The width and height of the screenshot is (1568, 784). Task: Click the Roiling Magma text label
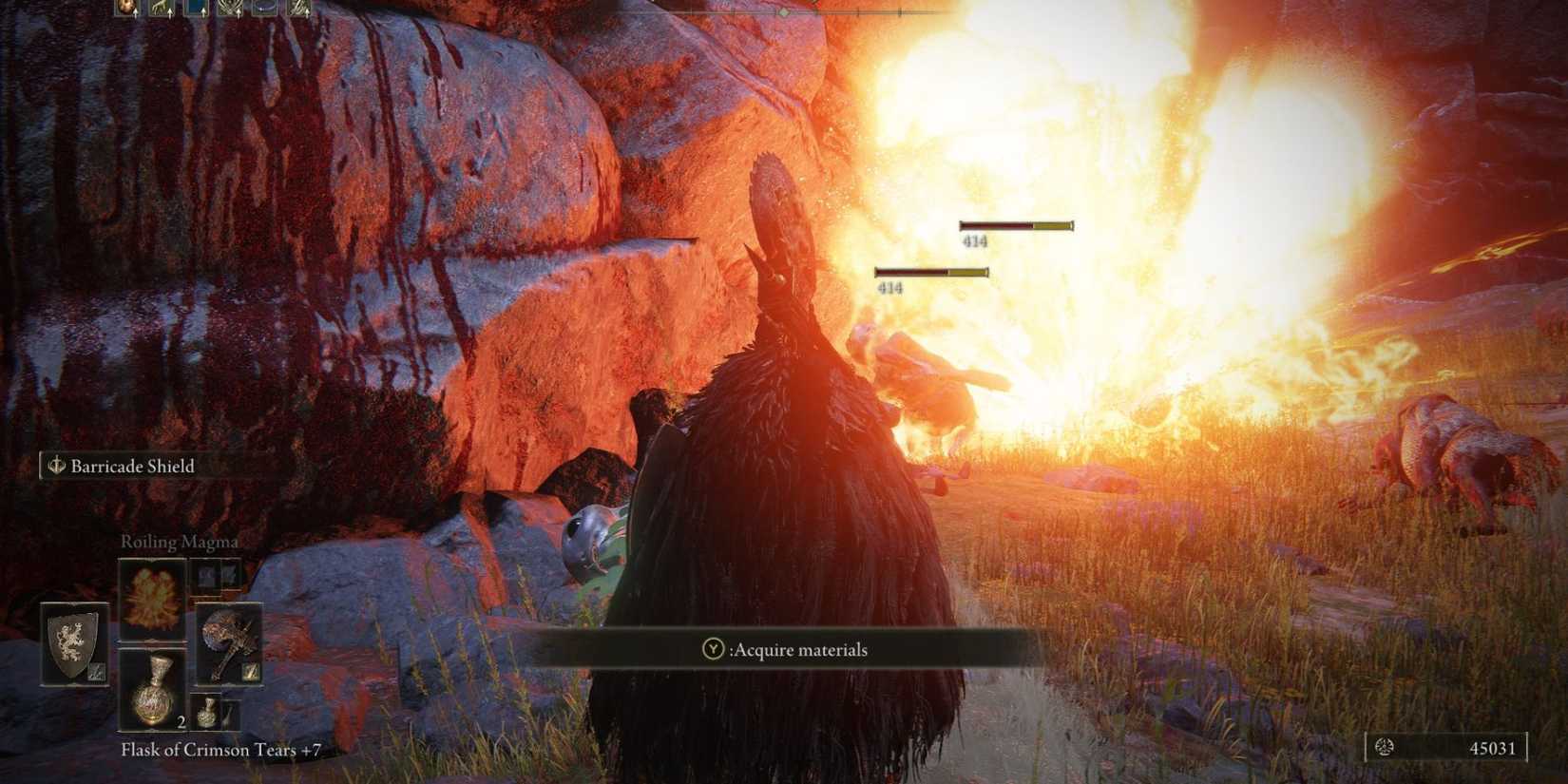(179, 542)
